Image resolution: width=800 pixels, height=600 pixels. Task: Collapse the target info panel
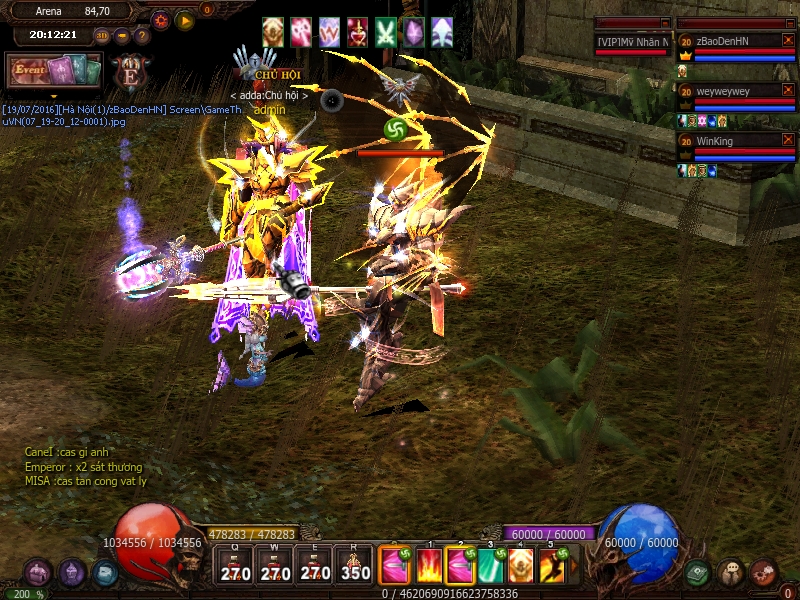(x=665, y=23)
